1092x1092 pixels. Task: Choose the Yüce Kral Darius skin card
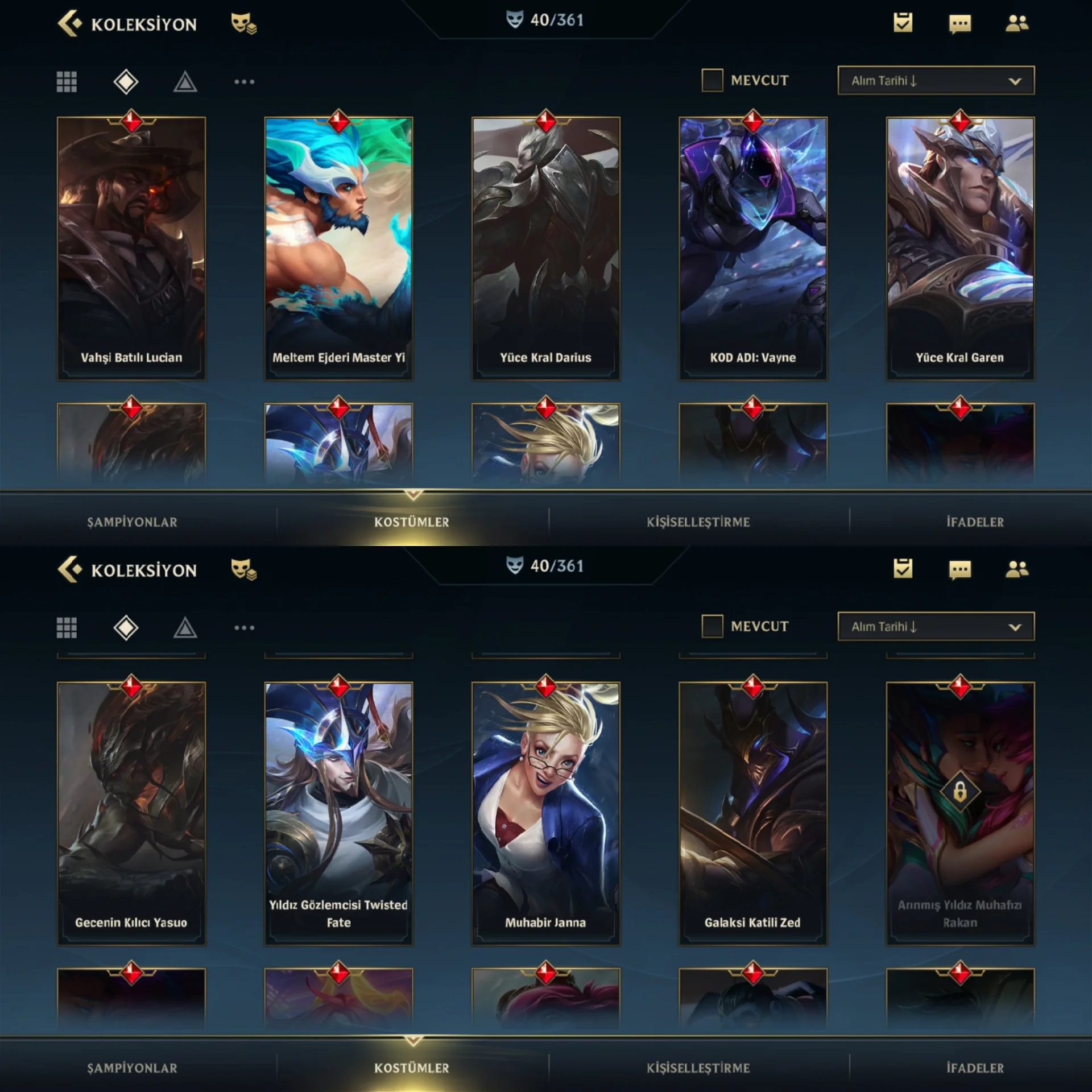click(545, 249)
